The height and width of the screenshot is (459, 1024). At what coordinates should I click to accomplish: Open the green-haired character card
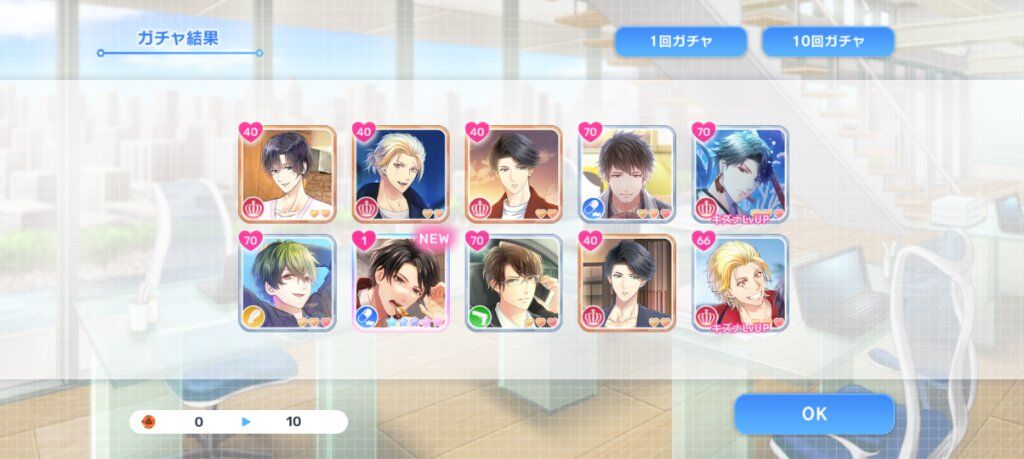(x=287, y=283)
